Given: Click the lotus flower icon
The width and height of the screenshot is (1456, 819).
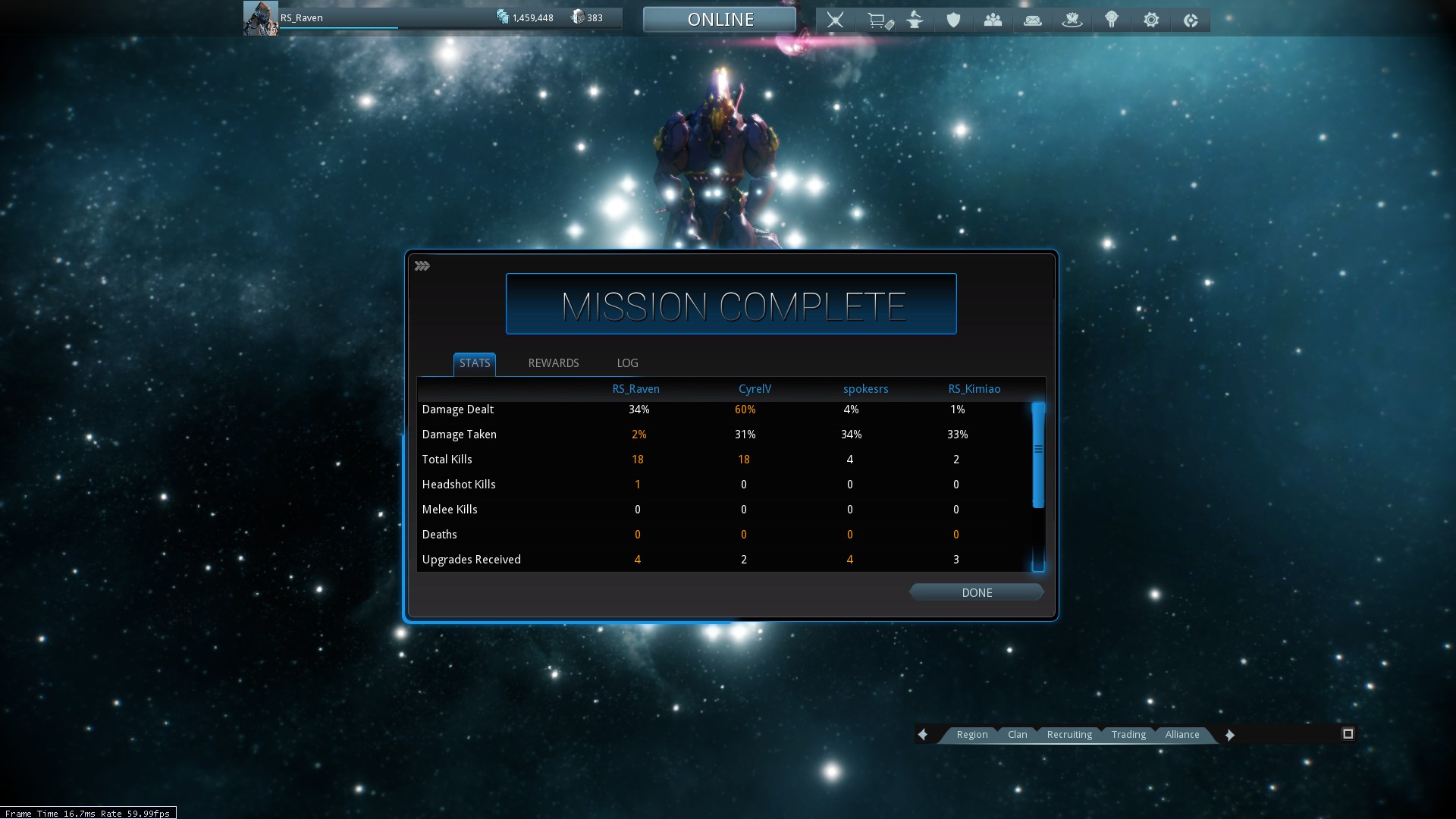Looking at the screenshot, I should pyautogui.click(x=1072, y=20).
